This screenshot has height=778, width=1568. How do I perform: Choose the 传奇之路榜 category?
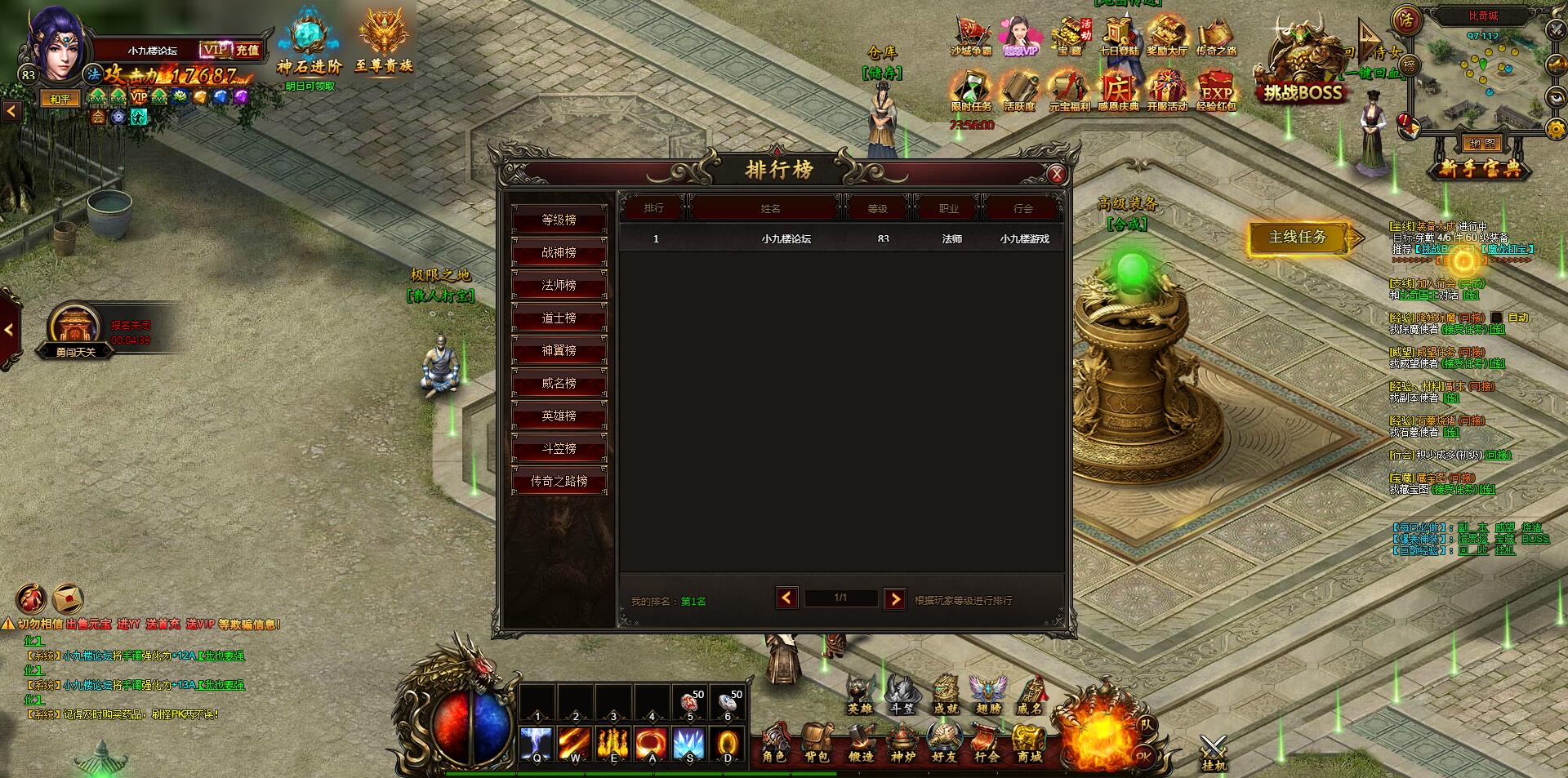pos(559,482)
